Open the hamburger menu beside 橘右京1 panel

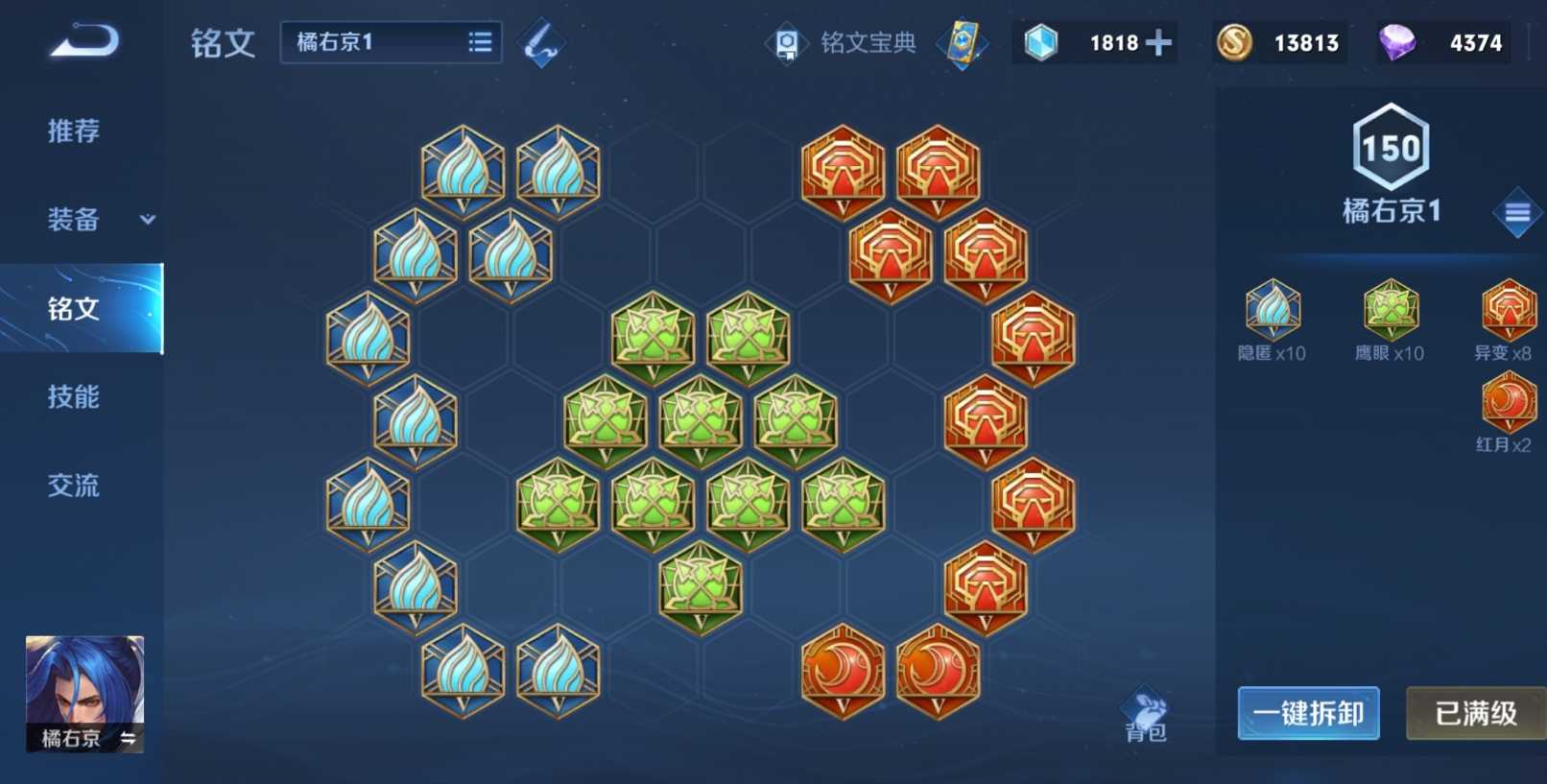[1517, 212]
